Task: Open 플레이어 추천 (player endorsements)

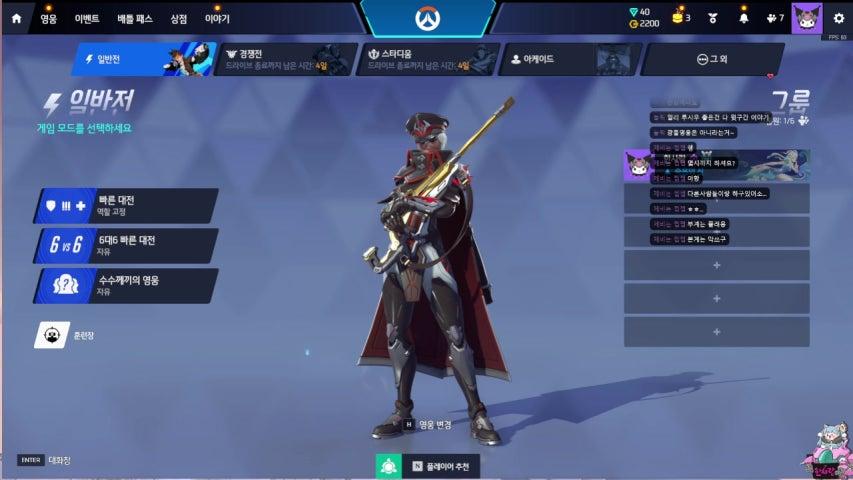Action: point(427,466)
